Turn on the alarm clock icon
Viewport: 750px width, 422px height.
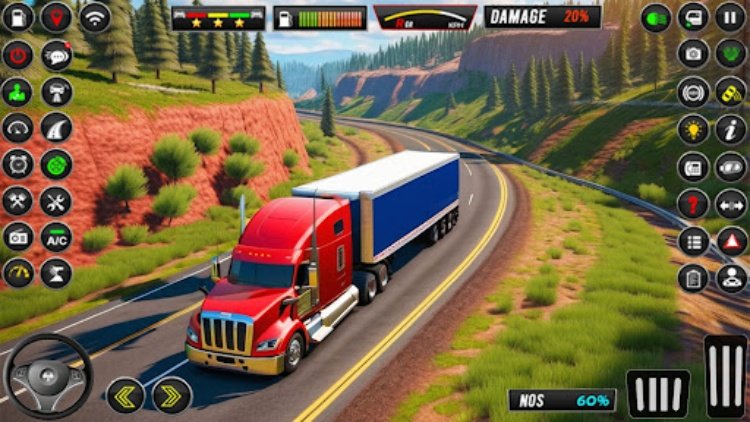coord(17,164)
